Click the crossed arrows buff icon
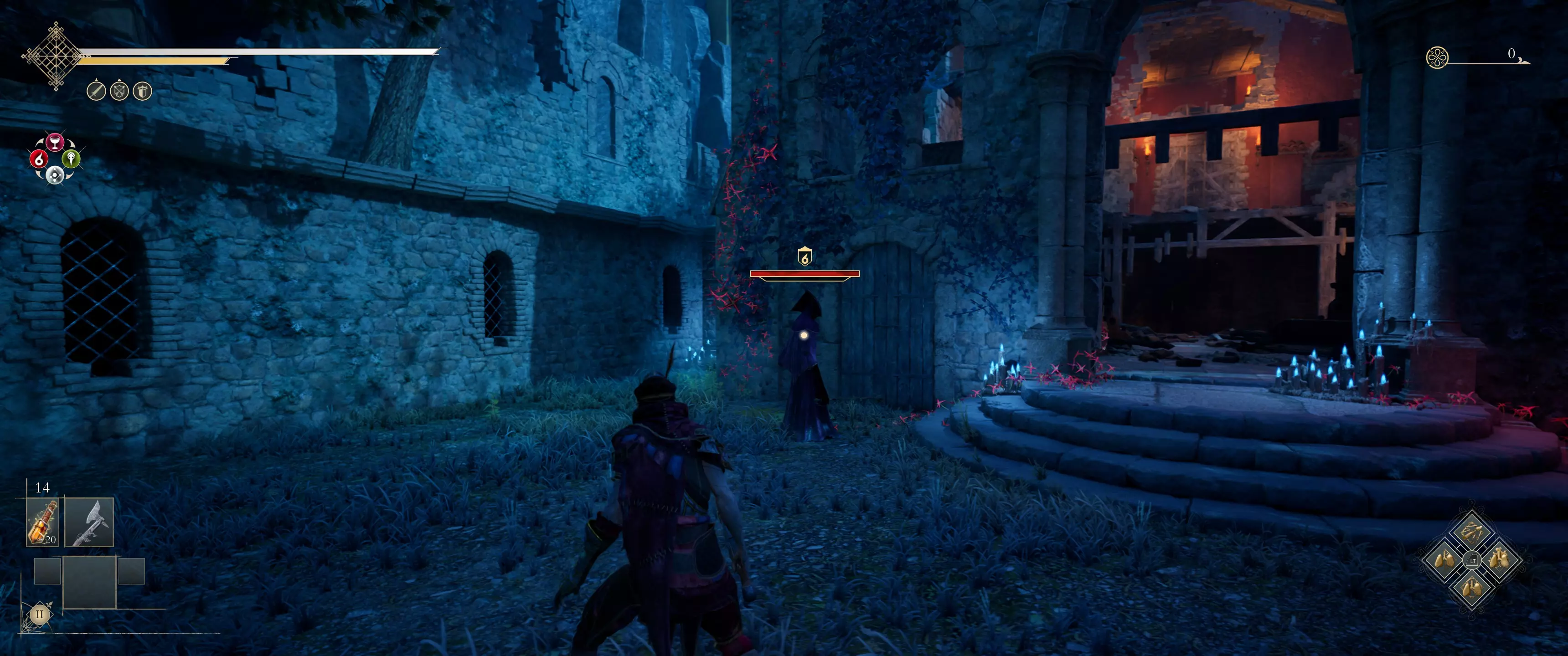The height and width of the screenshot is (656, 1568). coord(119,91)
